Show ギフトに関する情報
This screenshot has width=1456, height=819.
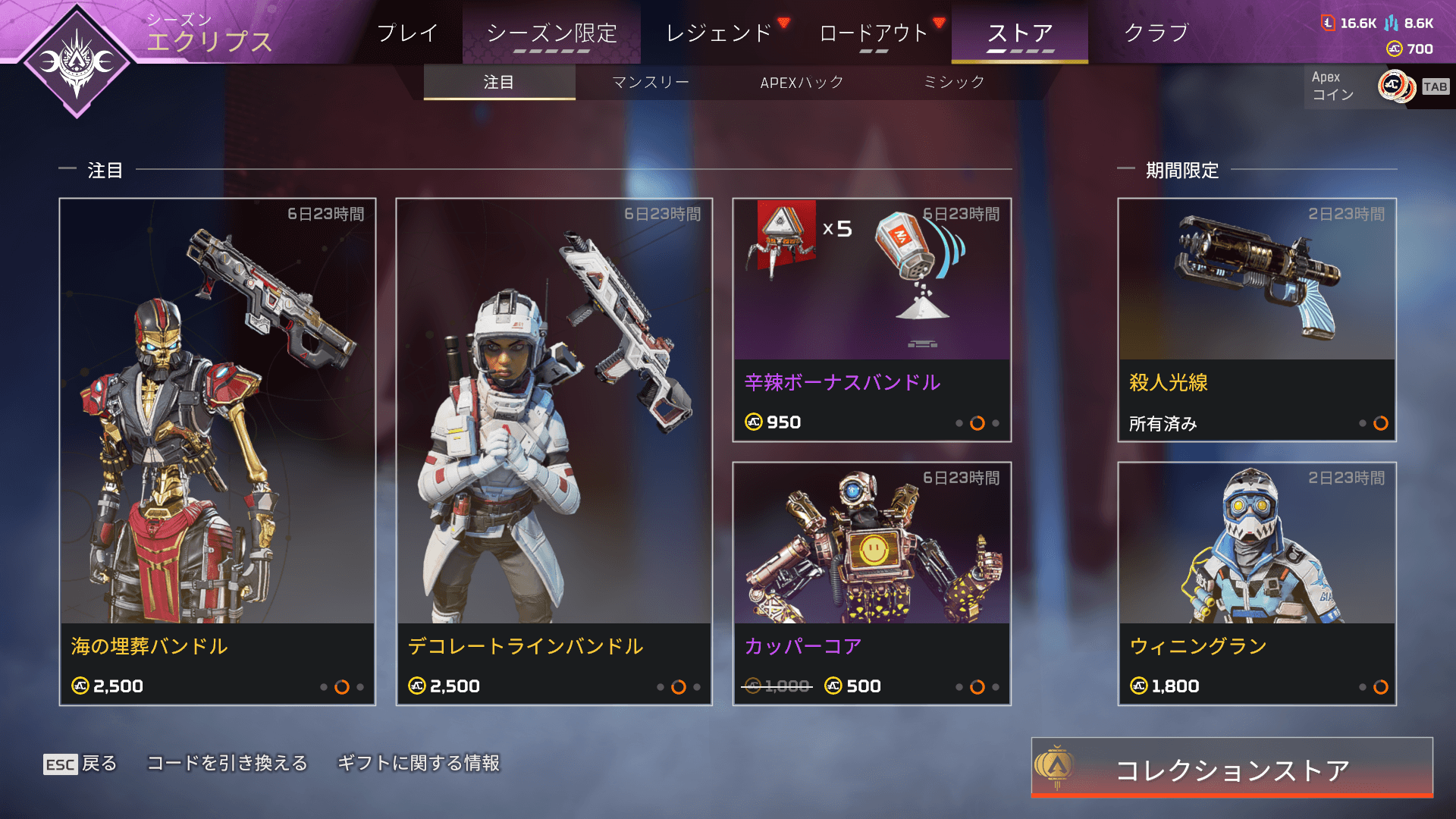pyautogui.click(x=419, y=763)
